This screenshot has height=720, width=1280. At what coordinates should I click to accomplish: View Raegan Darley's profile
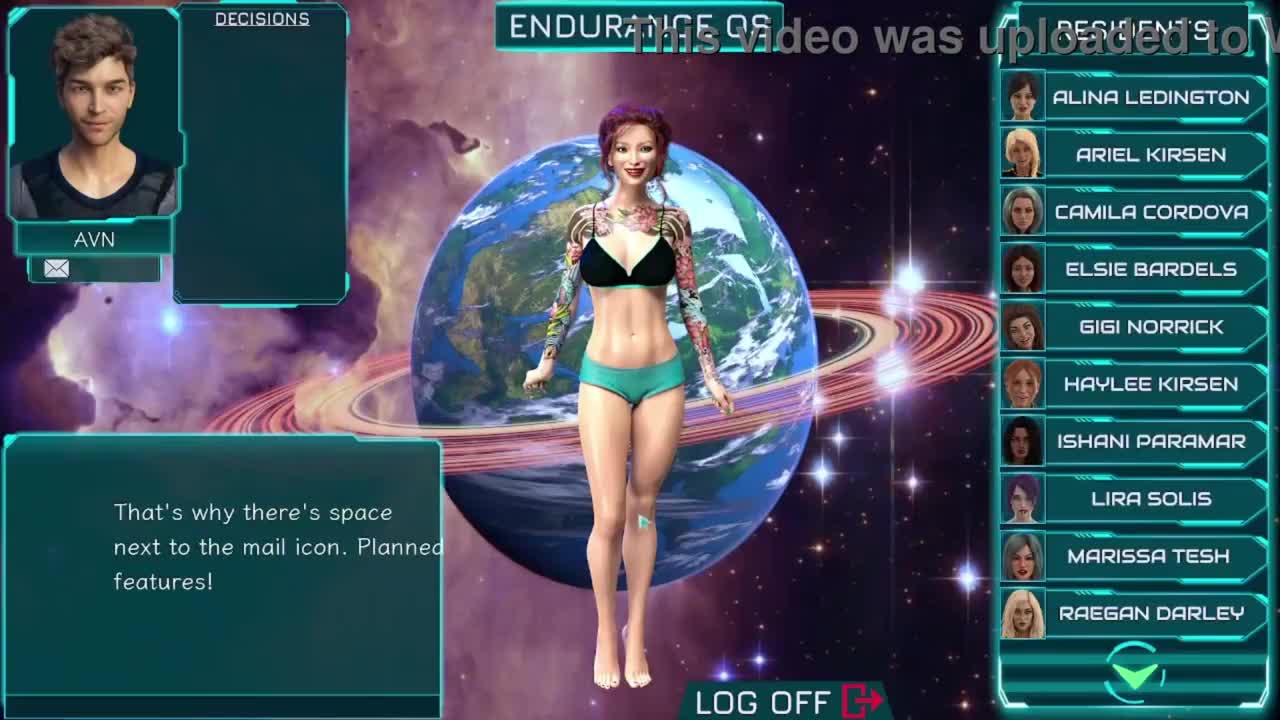click(x=1150, y=613)
